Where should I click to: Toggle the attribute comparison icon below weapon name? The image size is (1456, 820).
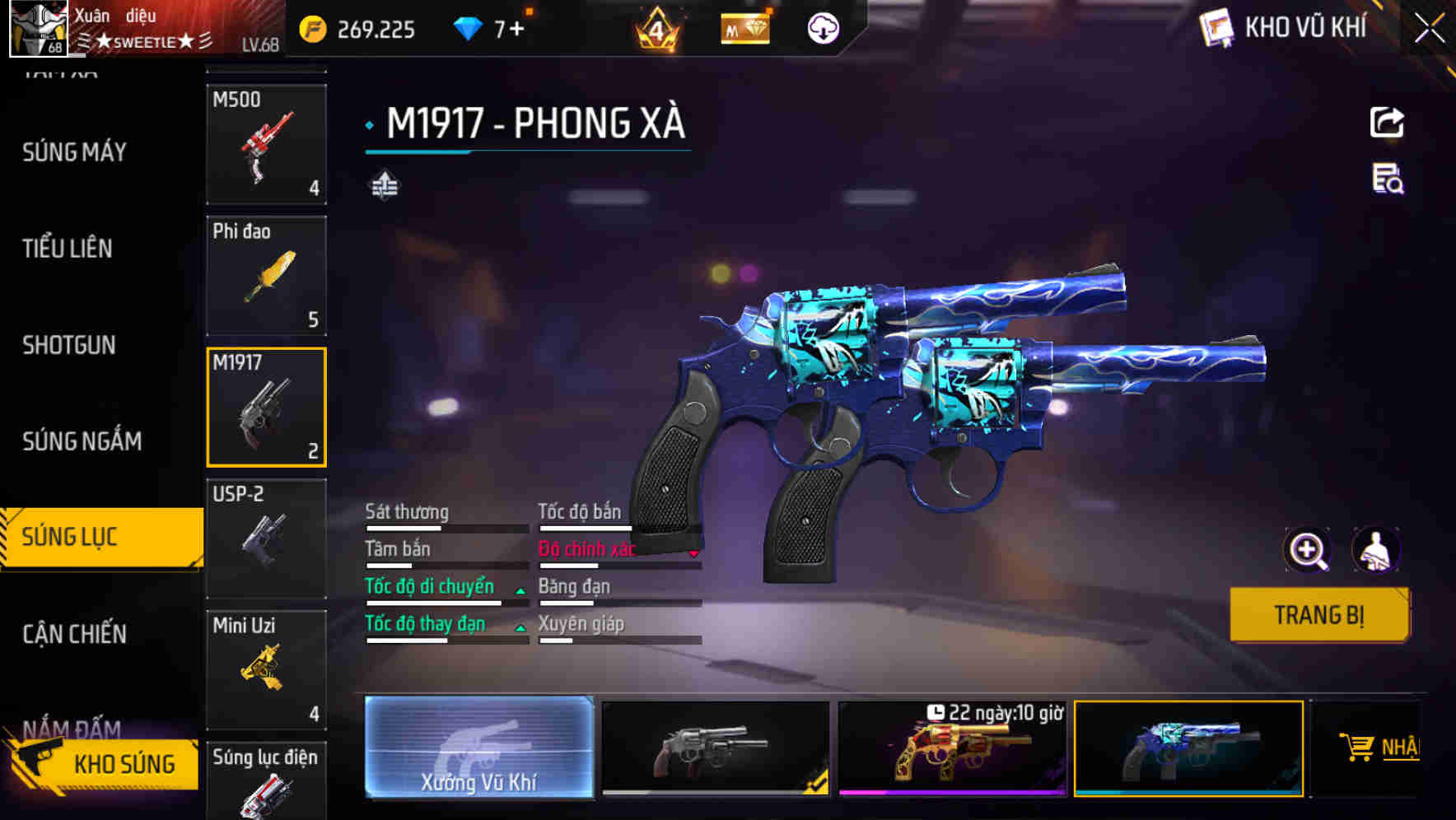[x=385, y=184]
